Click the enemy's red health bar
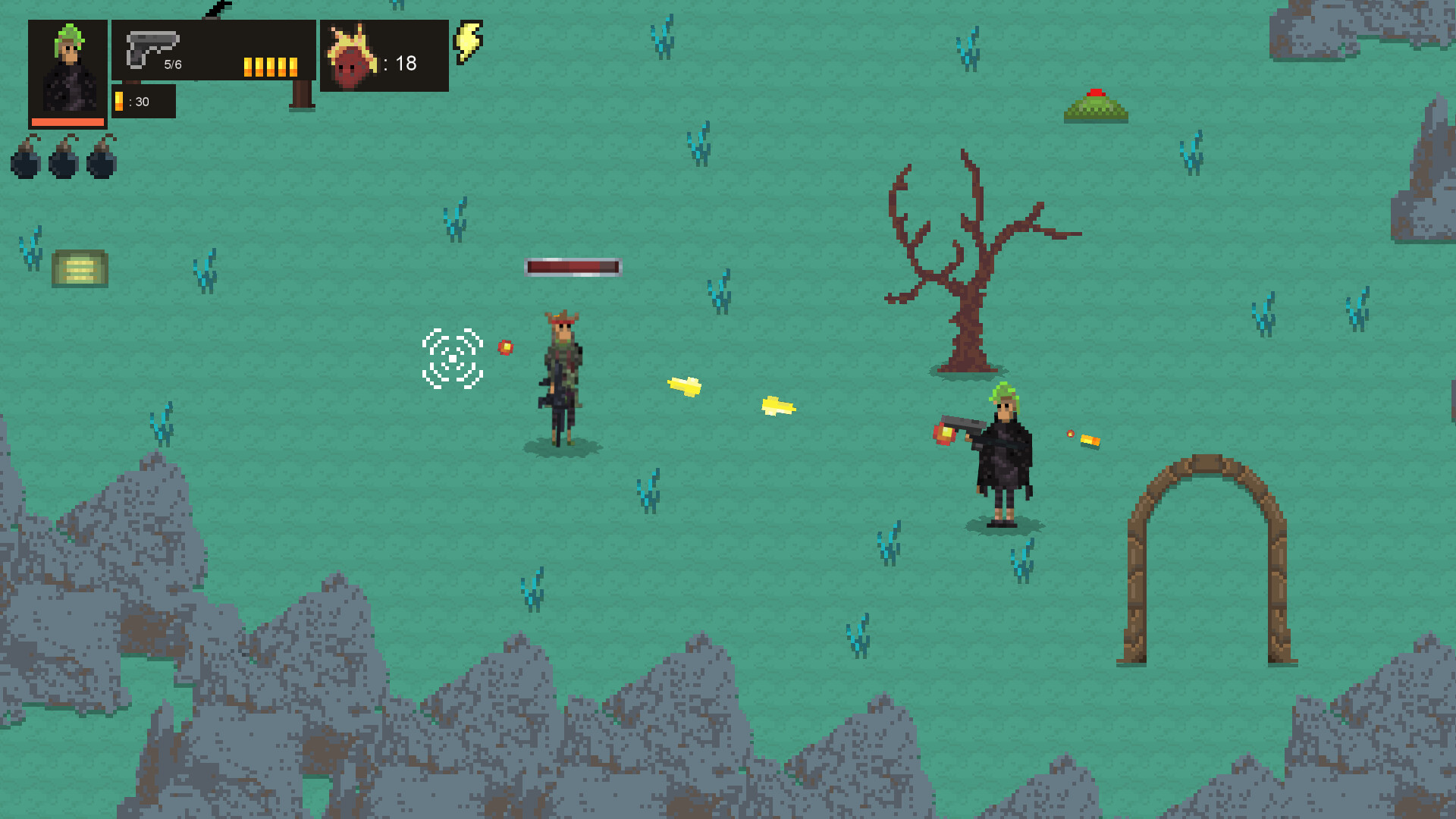The width and height of the screenshot is (1456, 819). point(573,268)
